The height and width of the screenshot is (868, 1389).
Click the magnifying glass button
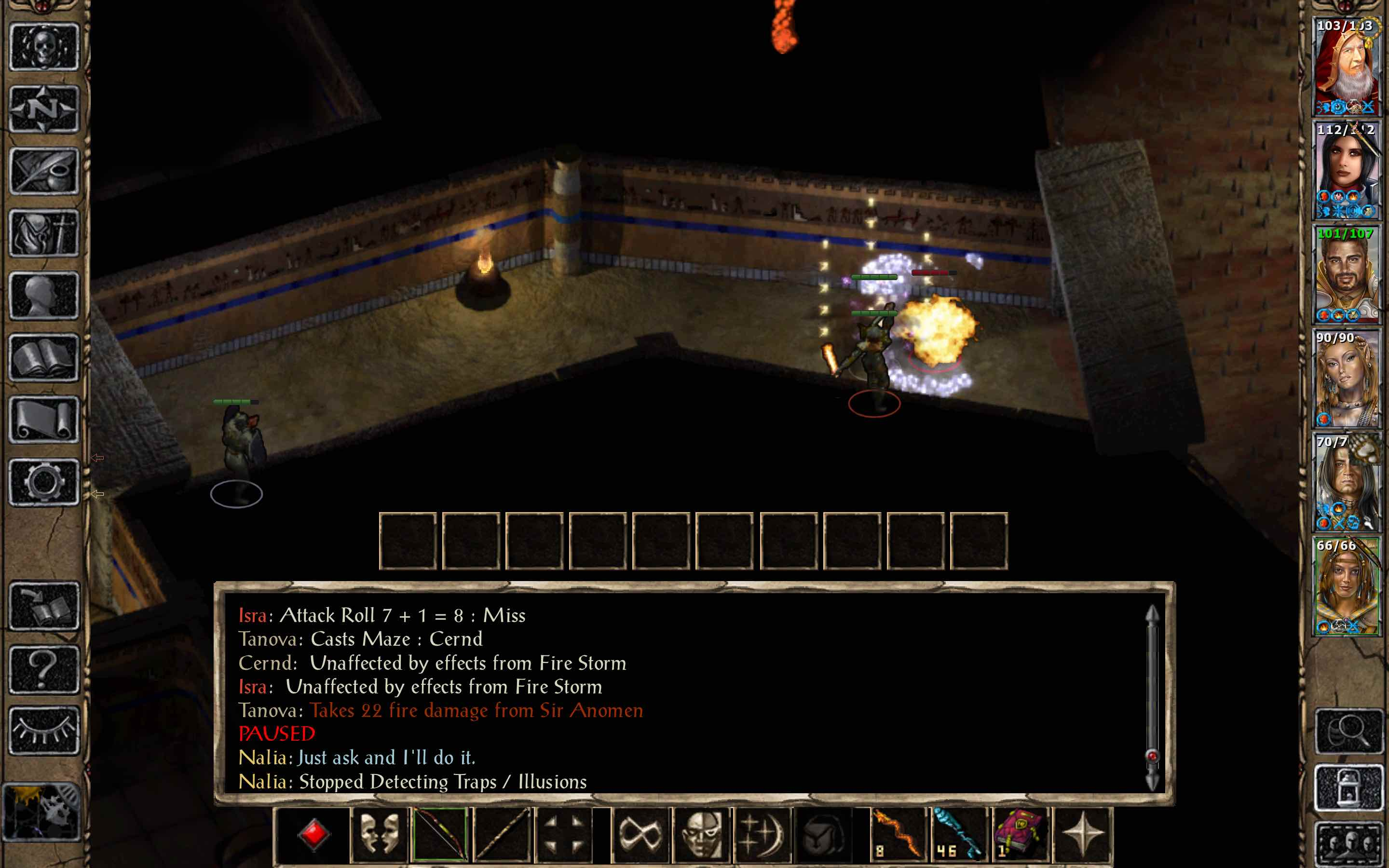(x=1349, y=731)
